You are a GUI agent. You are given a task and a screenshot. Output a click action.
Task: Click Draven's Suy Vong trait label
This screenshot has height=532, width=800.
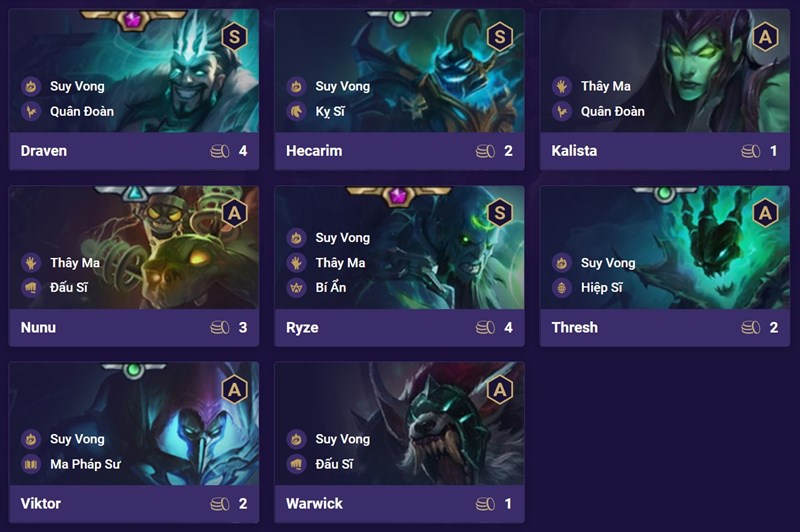click(77, 86)
